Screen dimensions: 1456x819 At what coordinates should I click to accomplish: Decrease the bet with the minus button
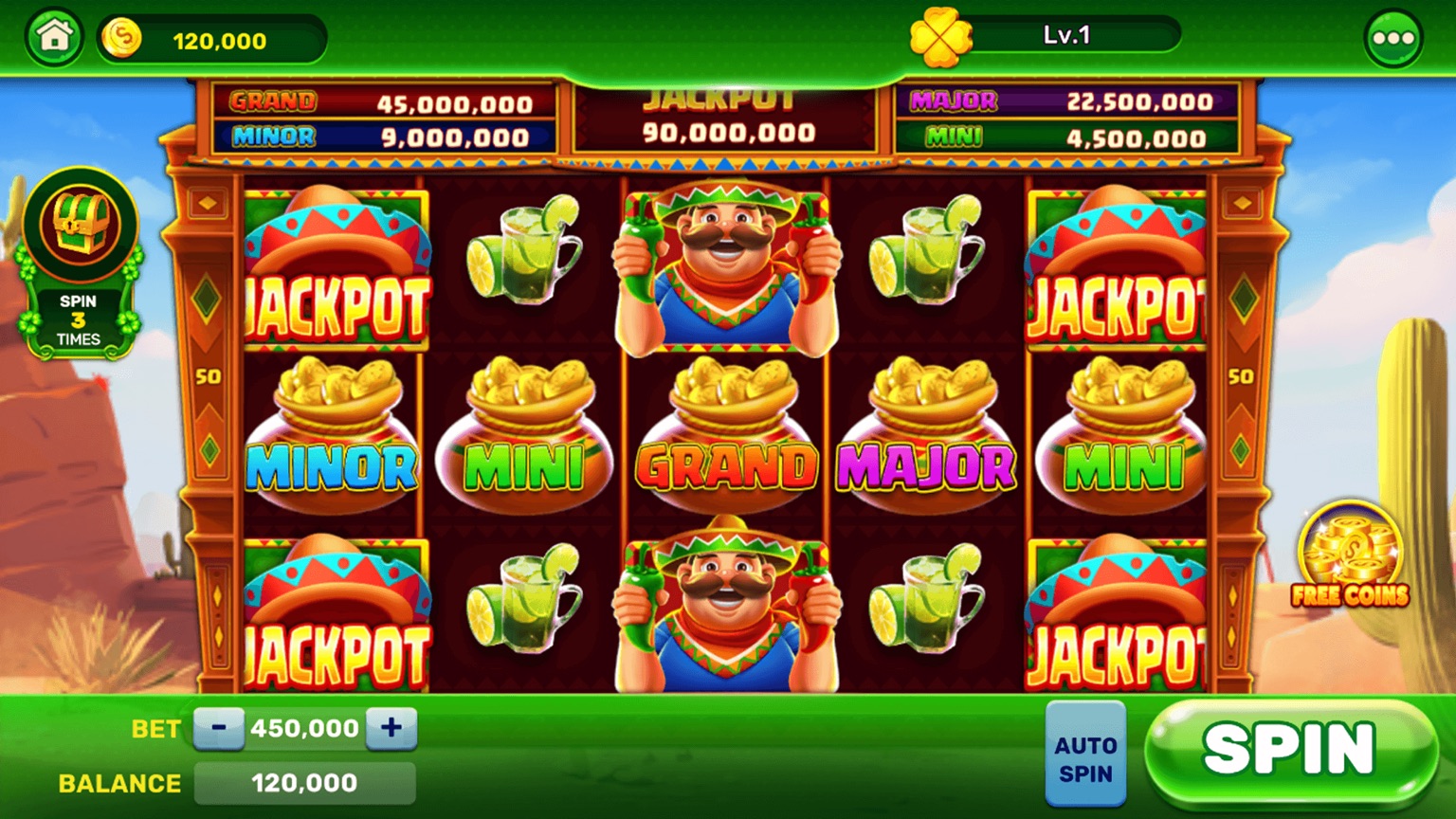219,728
